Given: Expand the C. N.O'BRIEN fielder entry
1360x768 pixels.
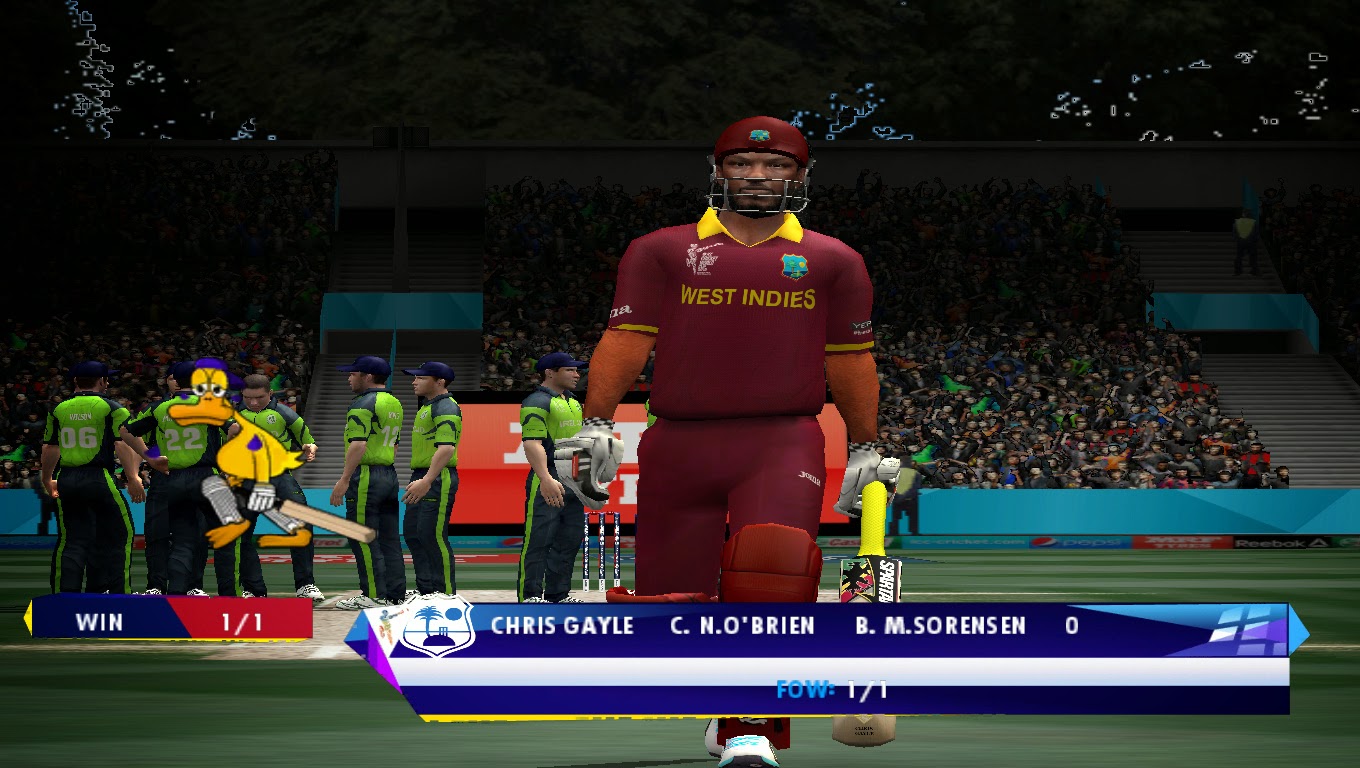Looking at the screenshot, I should pos(740,628).
